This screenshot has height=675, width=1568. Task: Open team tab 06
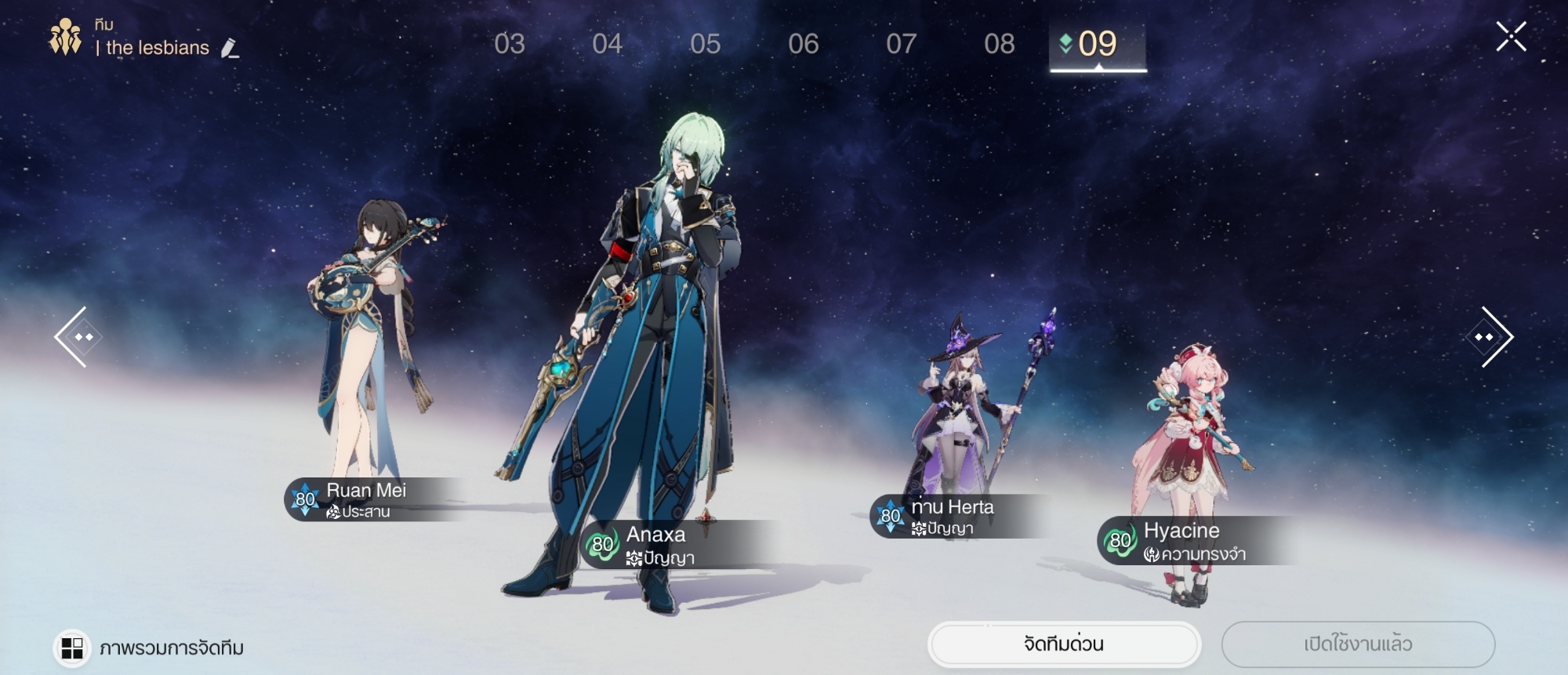click(x=804, y=44)
